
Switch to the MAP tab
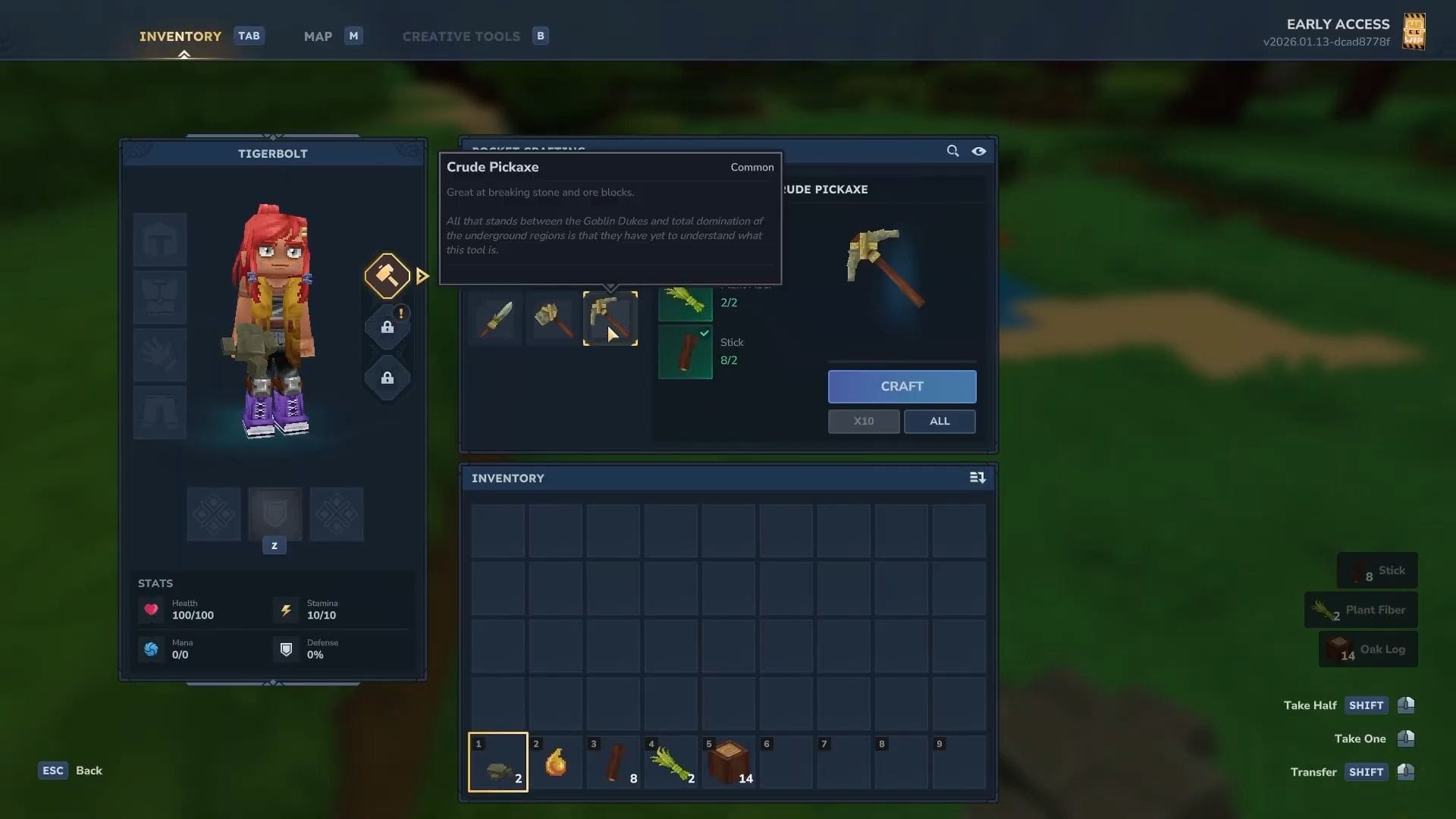(318, 36)
